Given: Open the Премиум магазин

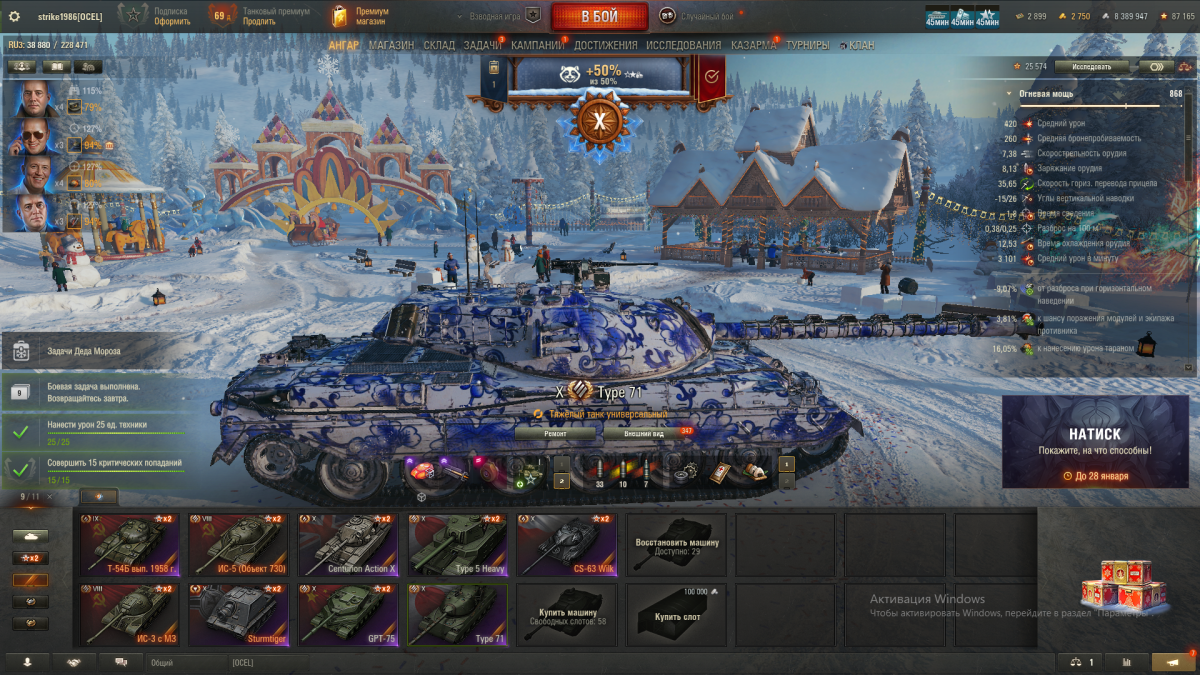Looking at the screenshot, I should click(x=360, y=16).
